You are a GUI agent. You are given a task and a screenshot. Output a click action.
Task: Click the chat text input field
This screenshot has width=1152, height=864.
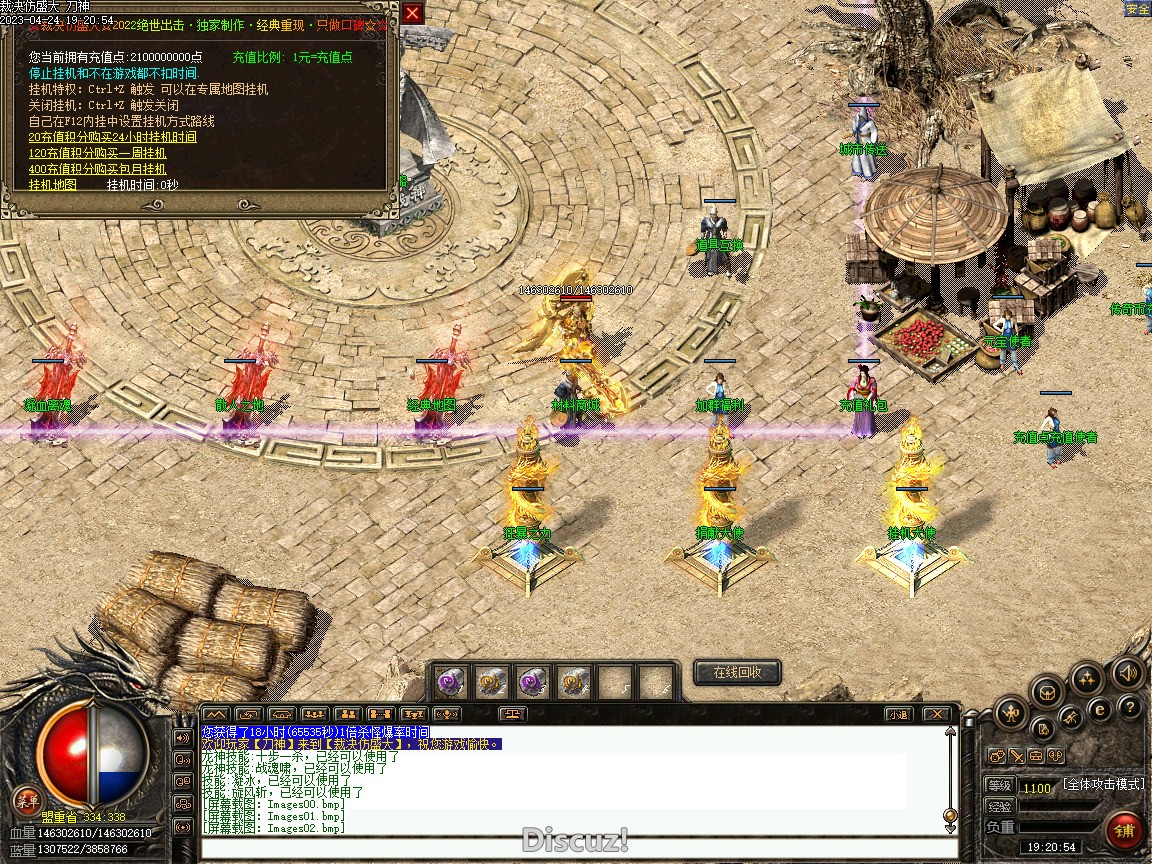(570, 848)
